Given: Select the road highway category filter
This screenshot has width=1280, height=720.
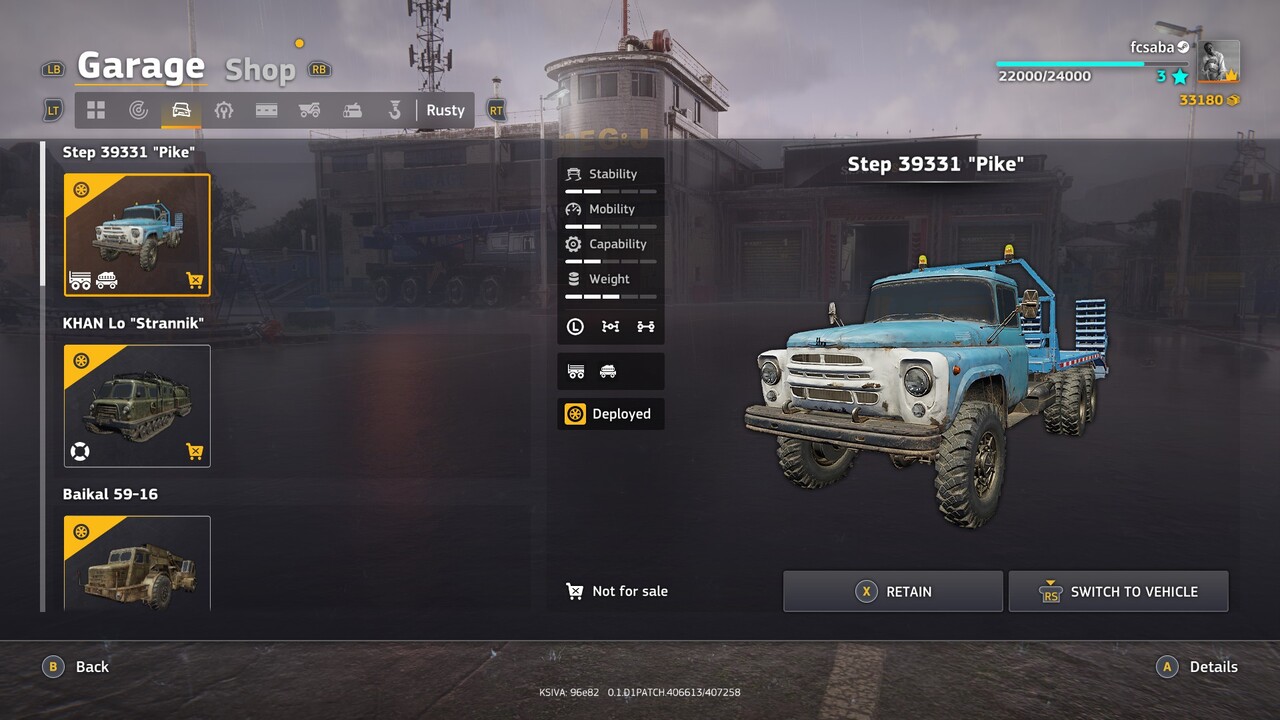Looking at the screenshot, I should [266, 110].
